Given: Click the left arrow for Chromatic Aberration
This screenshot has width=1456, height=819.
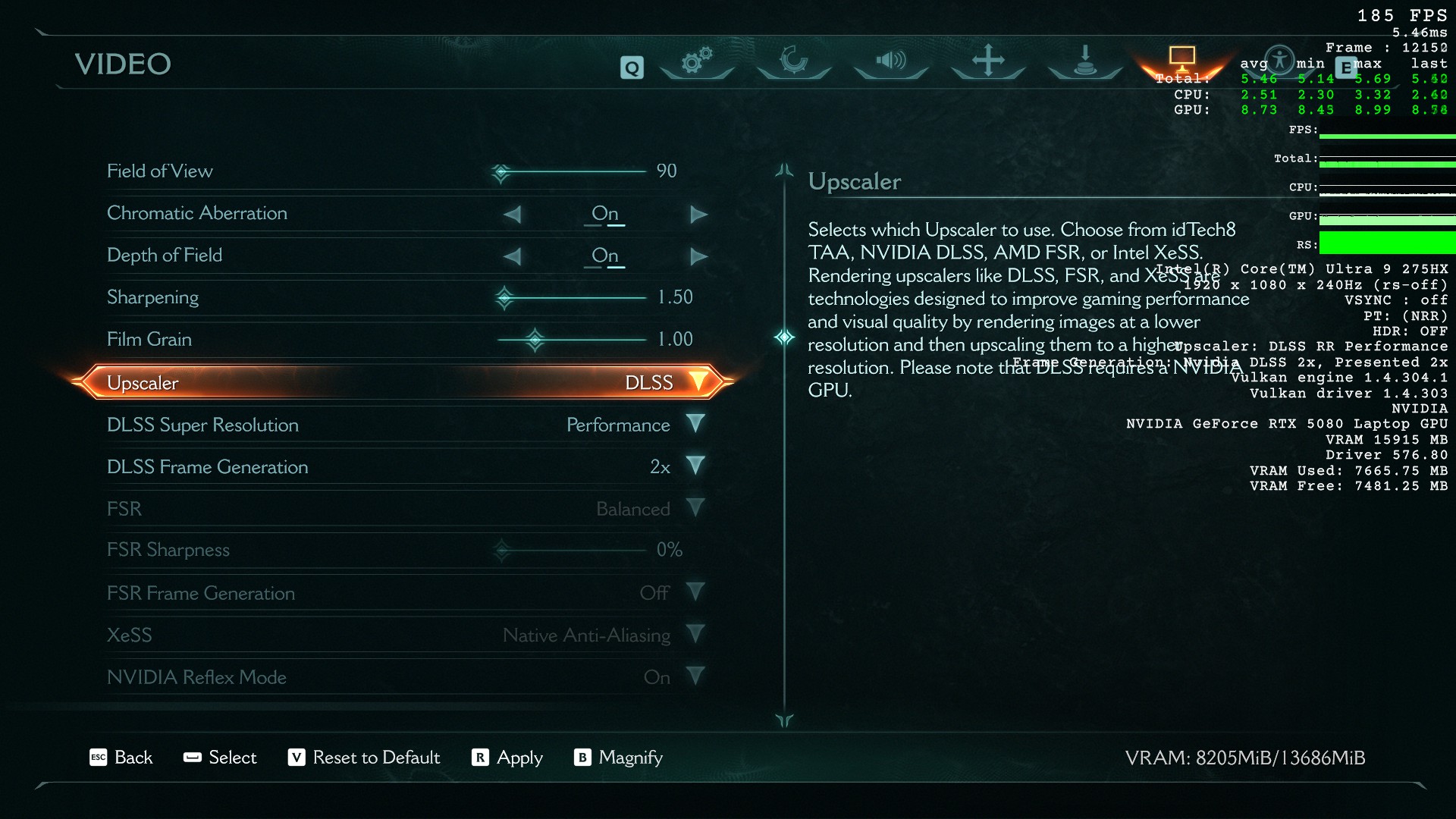Looking at the screenshot, I should click(513, 215).
